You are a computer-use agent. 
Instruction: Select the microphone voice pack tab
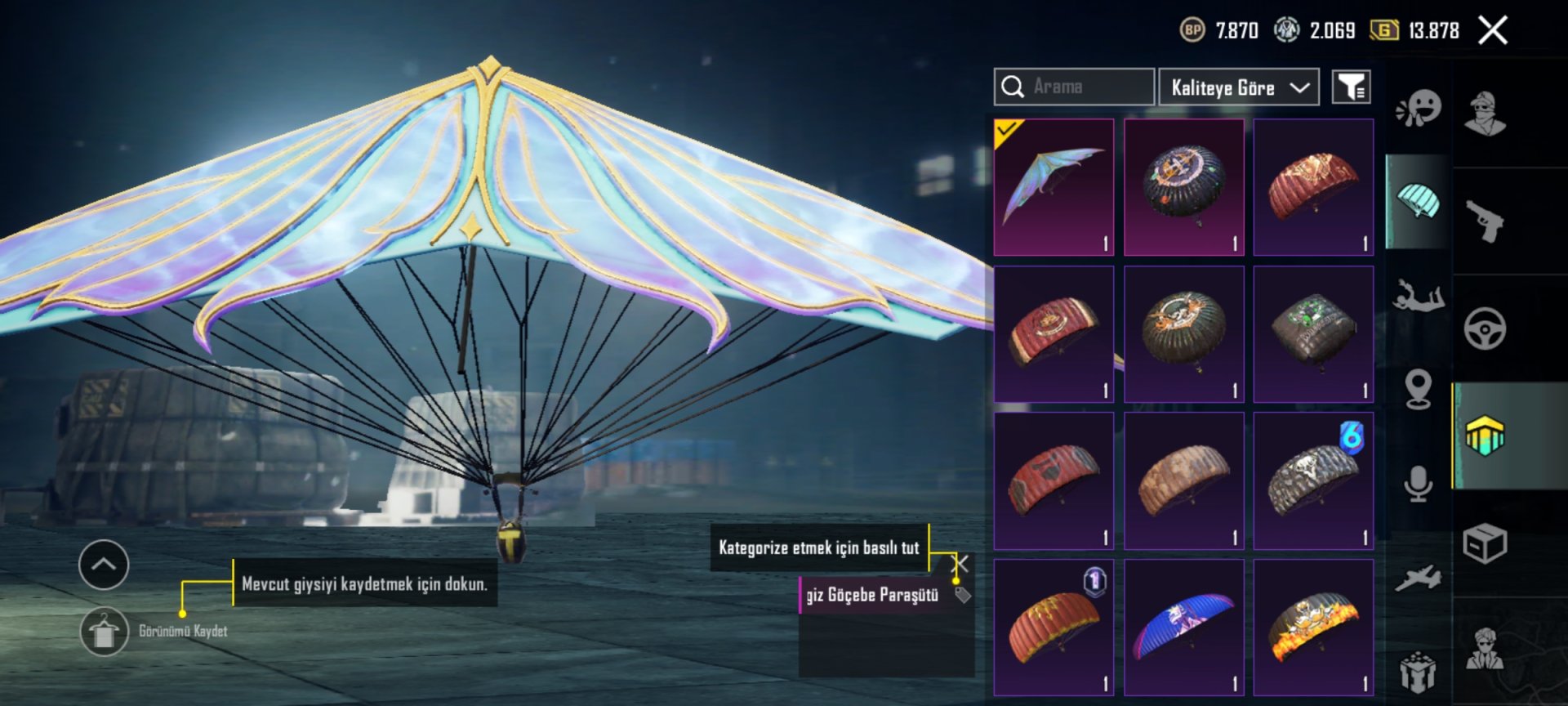pos(1419,484)
